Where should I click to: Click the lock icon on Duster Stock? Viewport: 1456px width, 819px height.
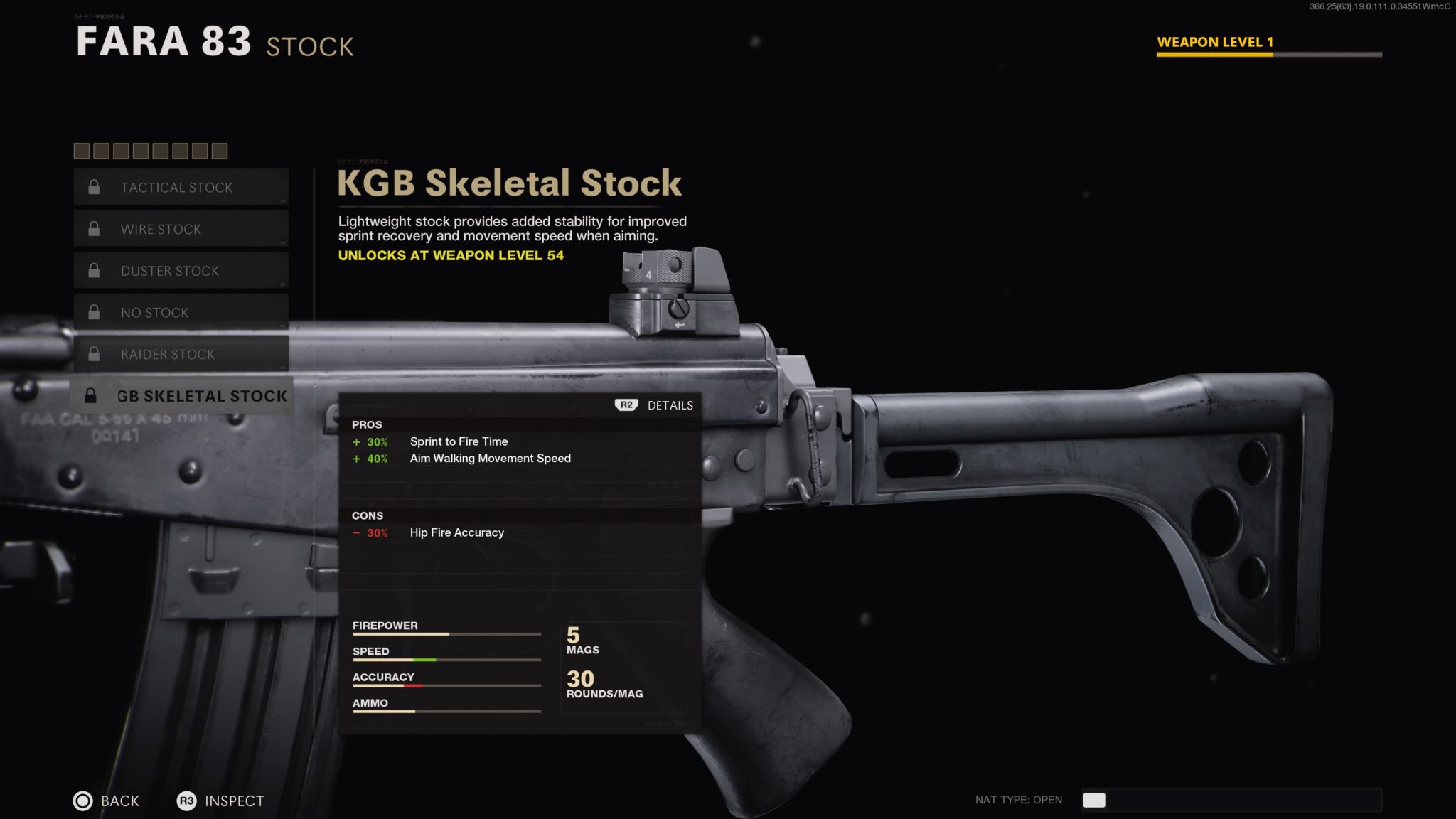[93, 270]
